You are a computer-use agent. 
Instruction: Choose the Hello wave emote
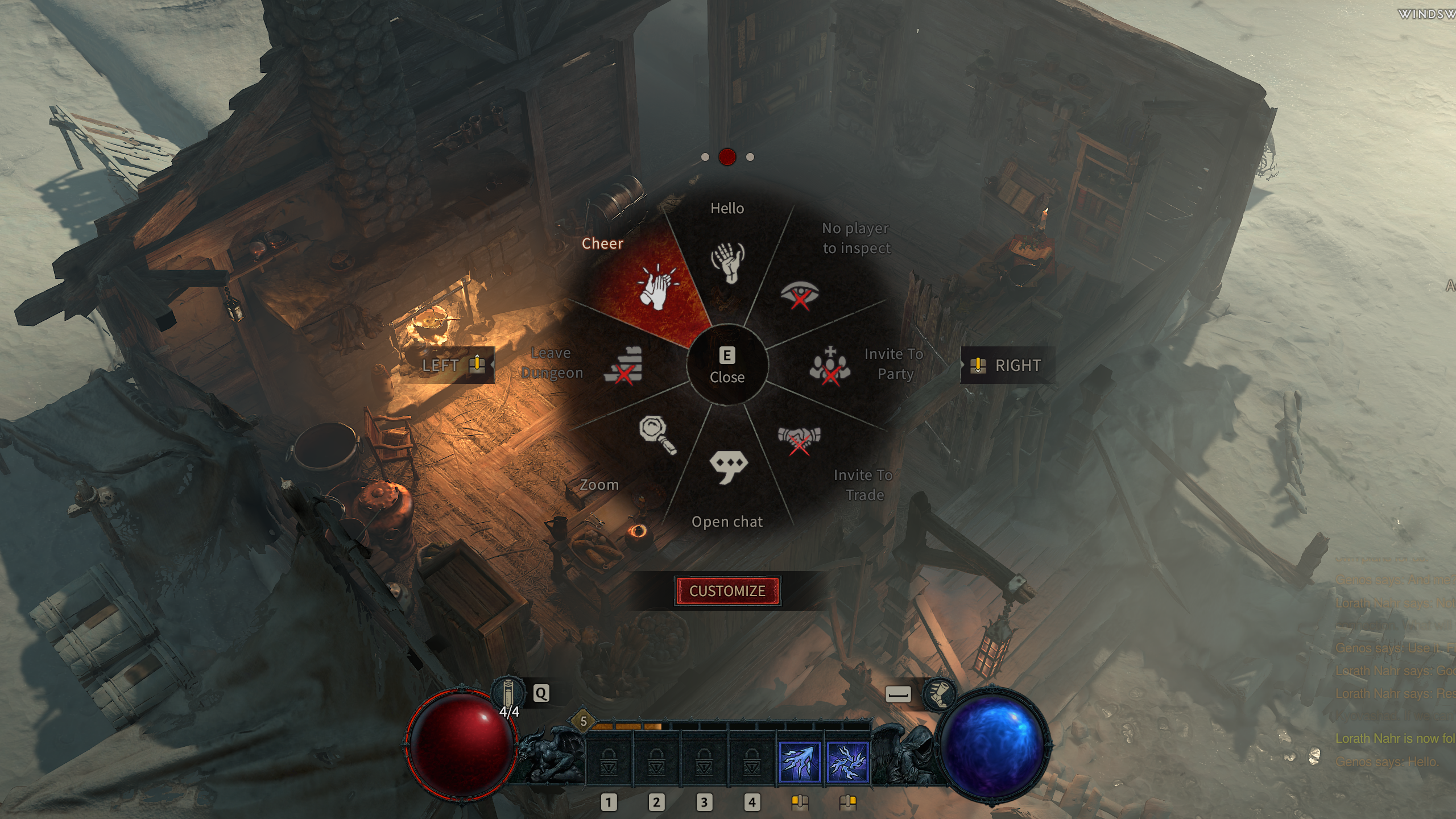tap(727, 262)
